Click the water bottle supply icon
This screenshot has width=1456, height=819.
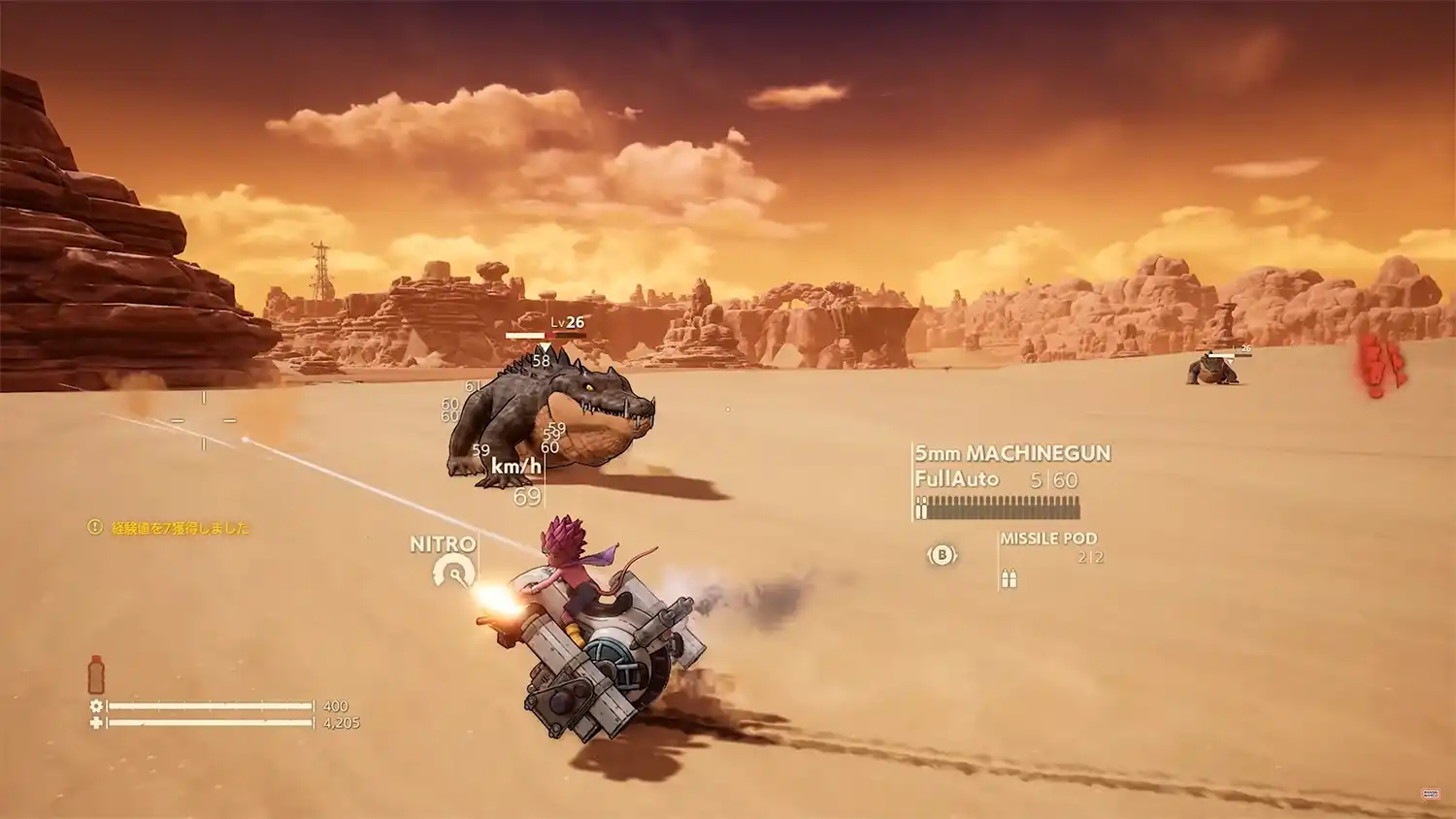point(96,672)
